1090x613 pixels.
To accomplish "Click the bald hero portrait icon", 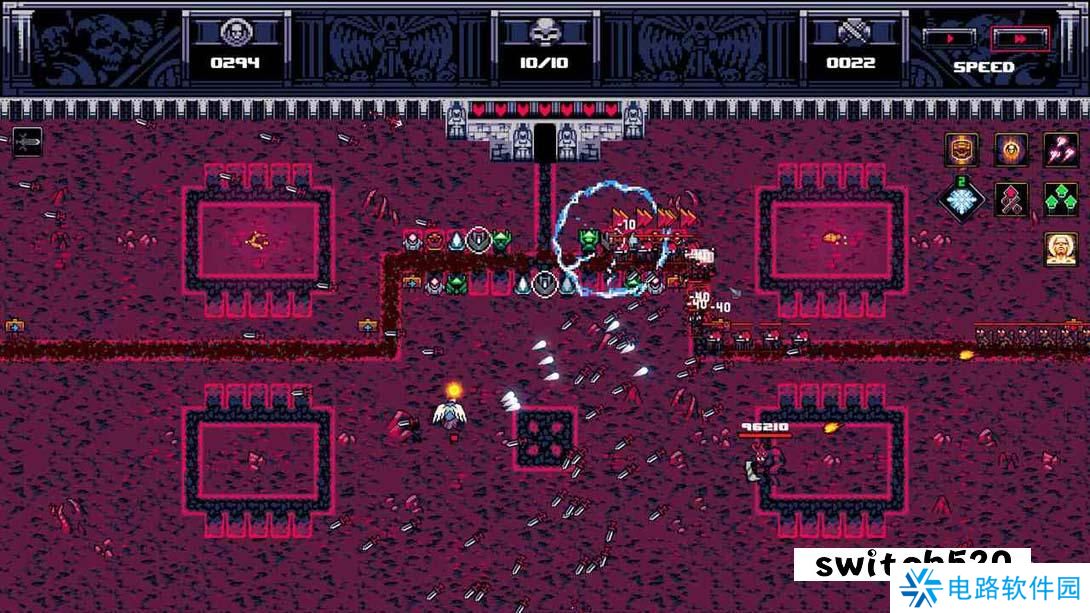I will coord(1060,248).
